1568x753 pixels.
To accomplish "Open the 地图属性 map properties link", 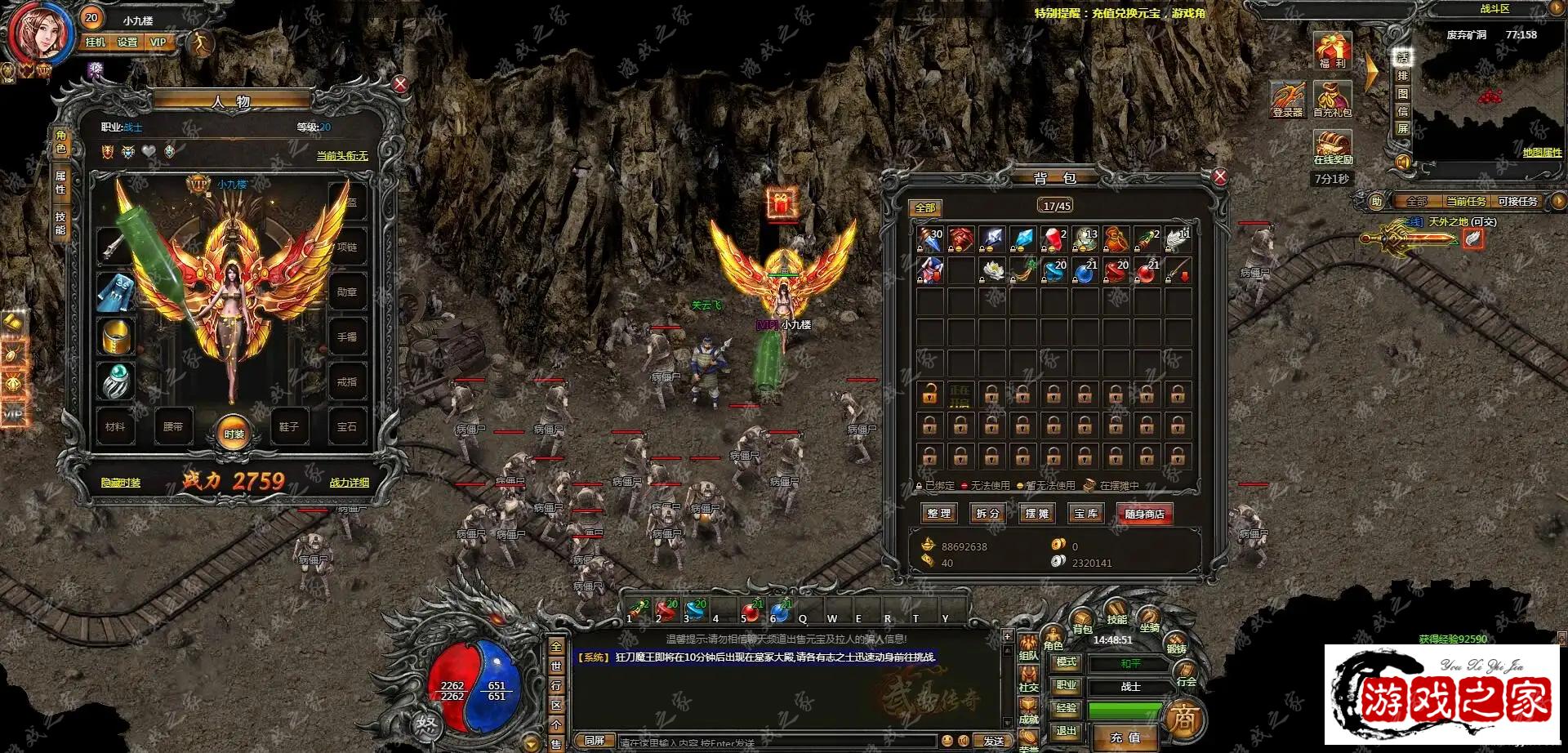I will (1542, 153).
